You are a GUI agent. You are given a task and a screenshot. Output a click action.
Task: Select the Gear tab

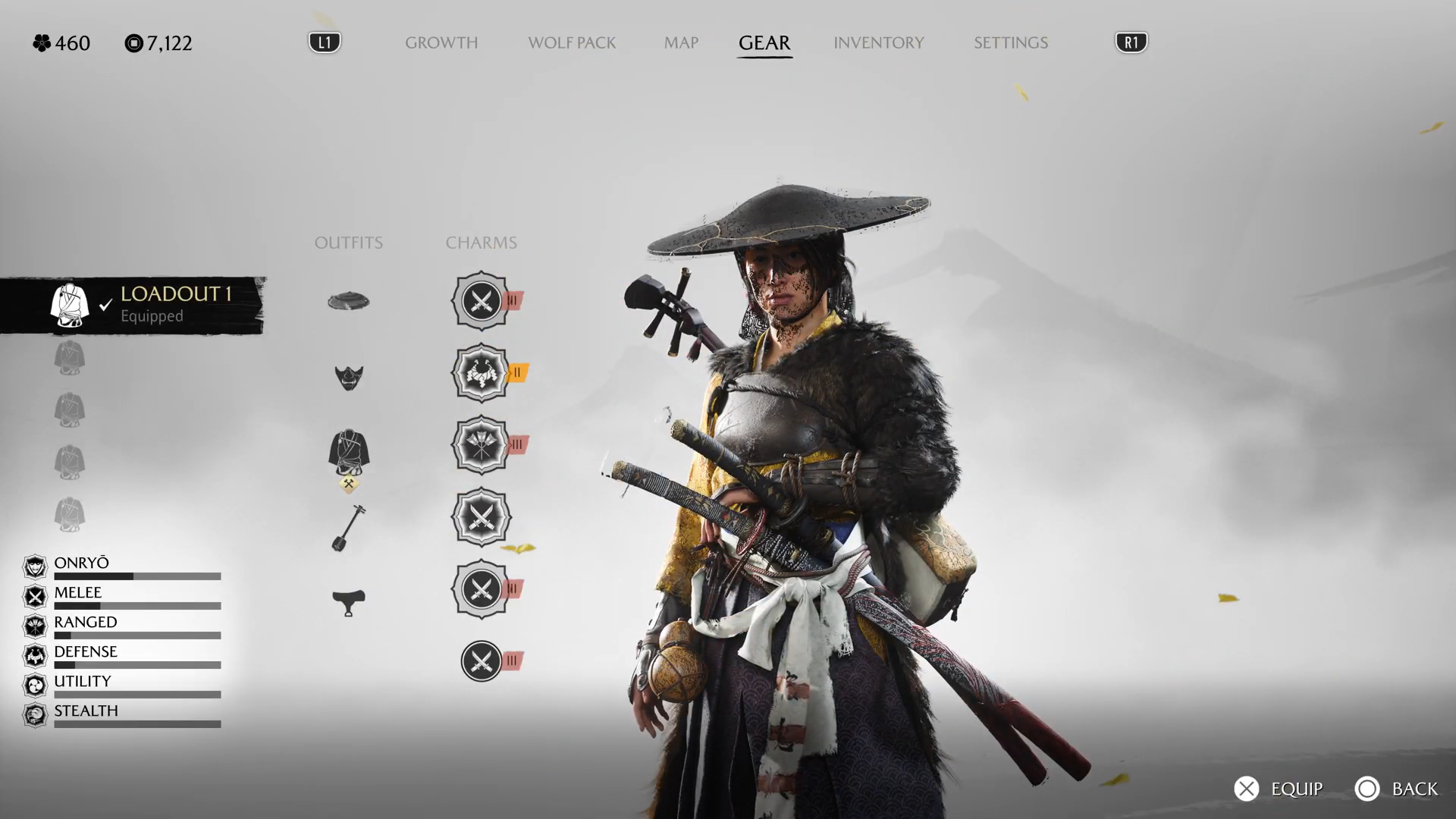tap(764, 42)
